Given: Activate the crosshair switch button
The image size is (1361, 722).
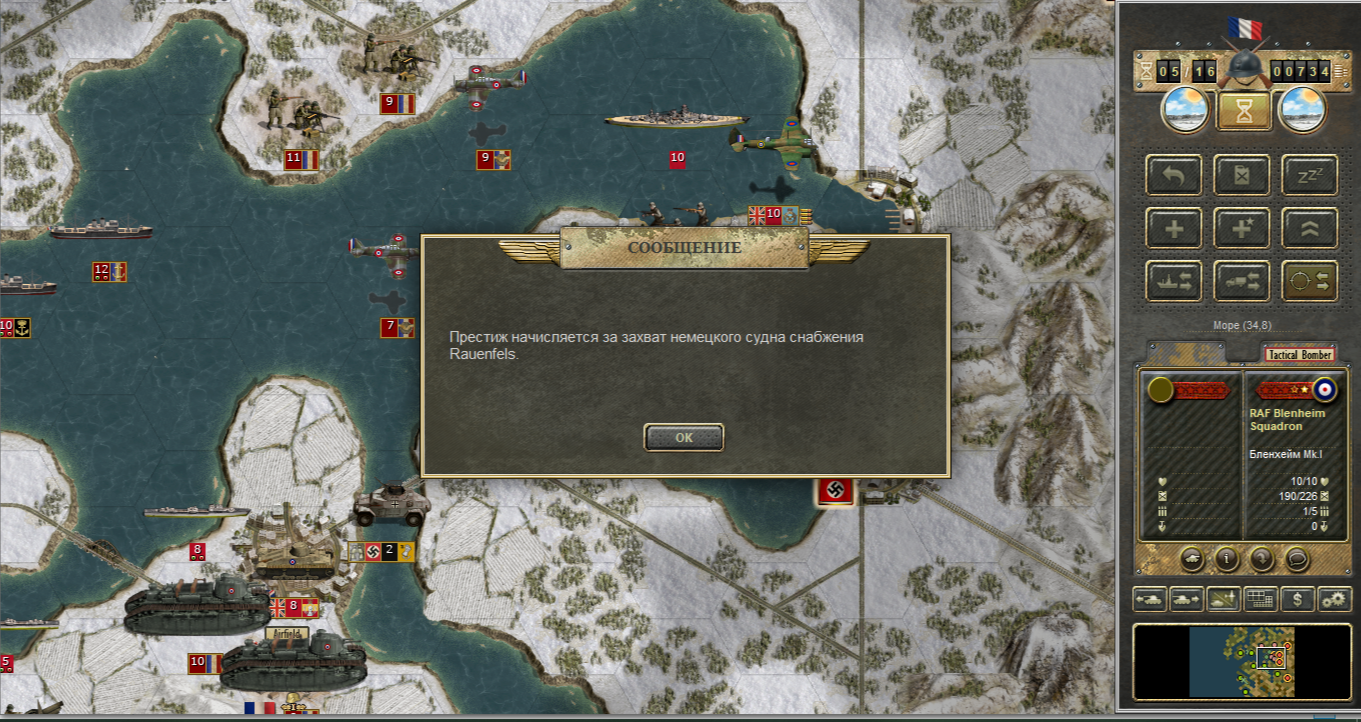Looking at the screenshot, I should tap(1310, 281).
